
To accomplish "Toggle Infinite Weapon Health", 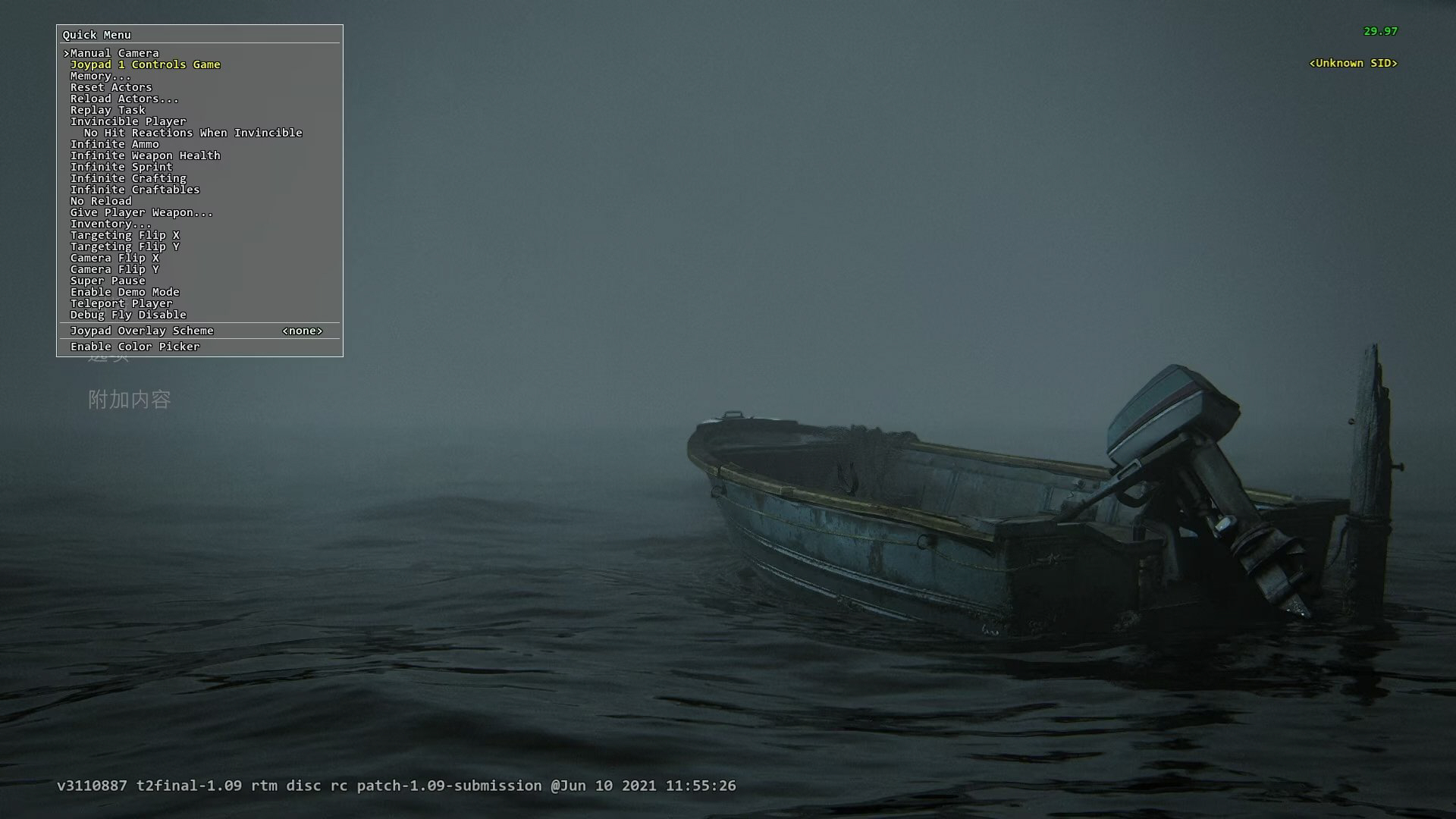I will [145, 155].
